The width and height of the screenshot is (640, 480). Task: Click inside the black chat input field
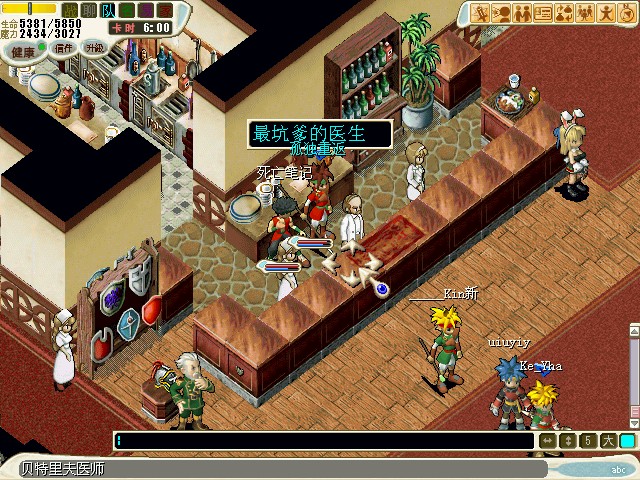(320, 440)
